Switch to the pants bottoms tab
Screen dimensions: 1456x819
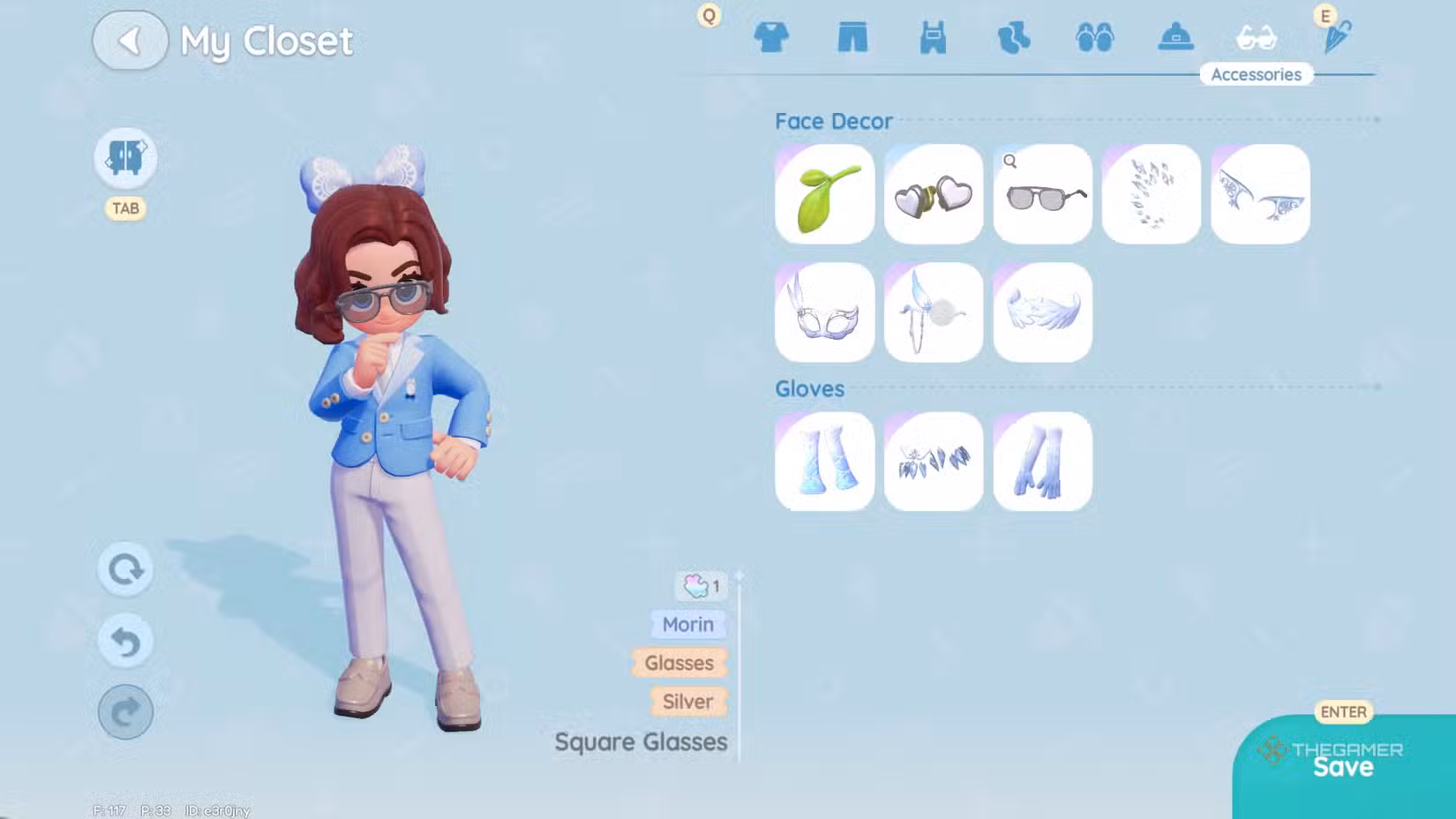pos(852,38)
